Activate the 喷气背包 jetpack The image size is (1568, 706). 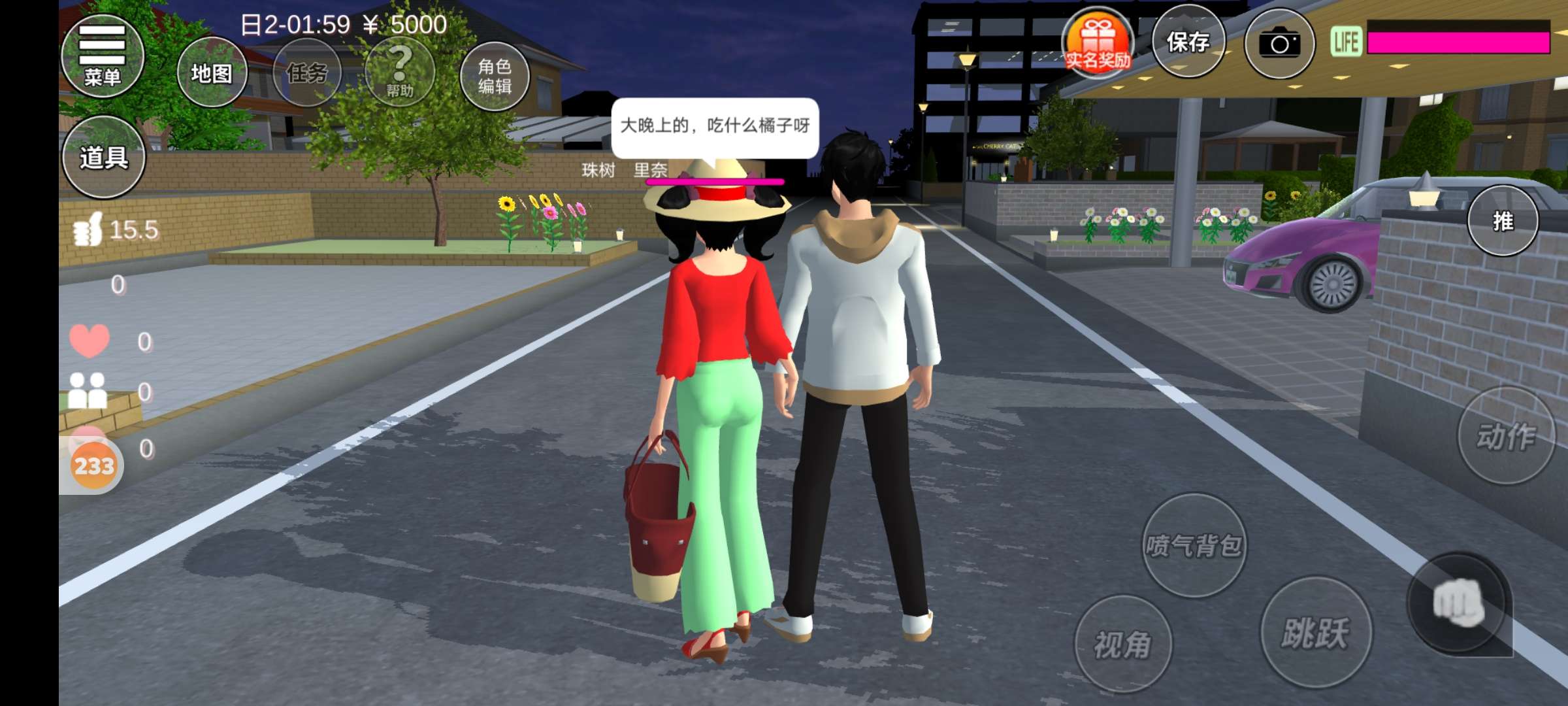pyautogui.click(x=1194, y=545)
